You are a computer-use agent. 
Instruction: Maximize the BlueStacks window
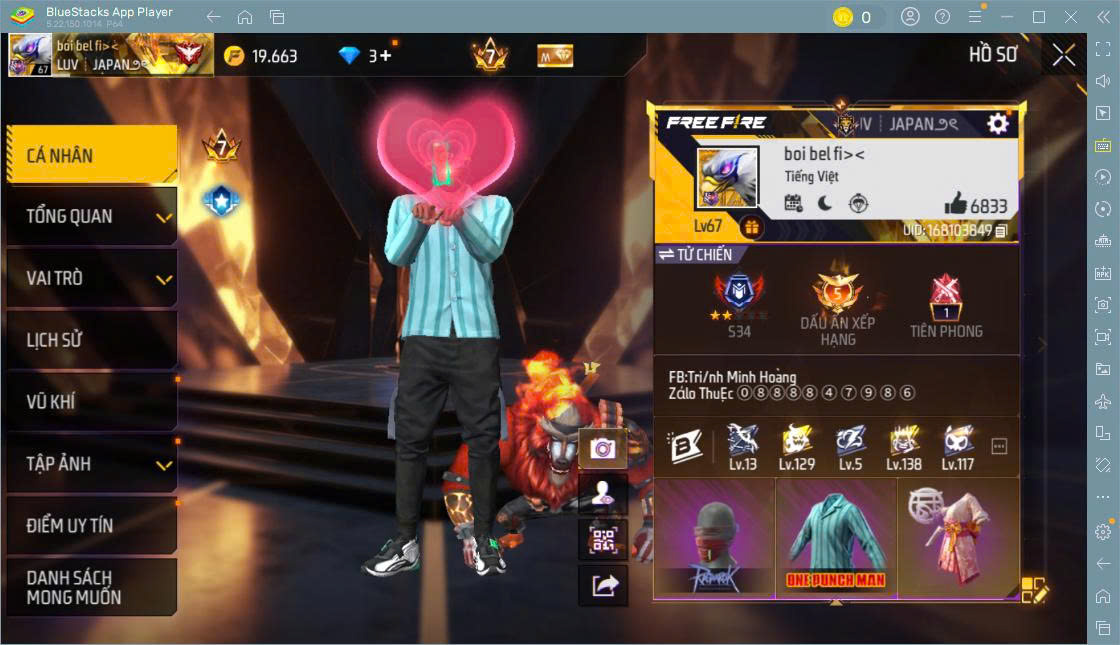coord(1039,17)
